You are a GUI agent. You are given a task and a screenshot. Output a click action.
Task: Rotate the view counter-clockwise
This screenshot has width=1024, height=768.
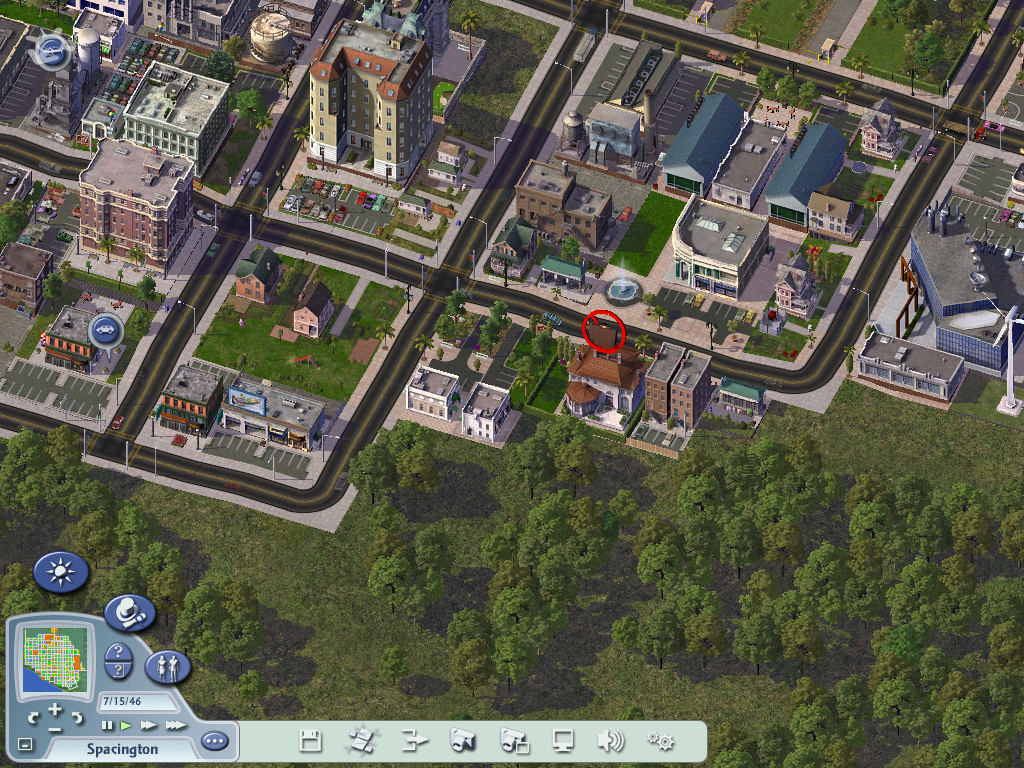(33, 717)
